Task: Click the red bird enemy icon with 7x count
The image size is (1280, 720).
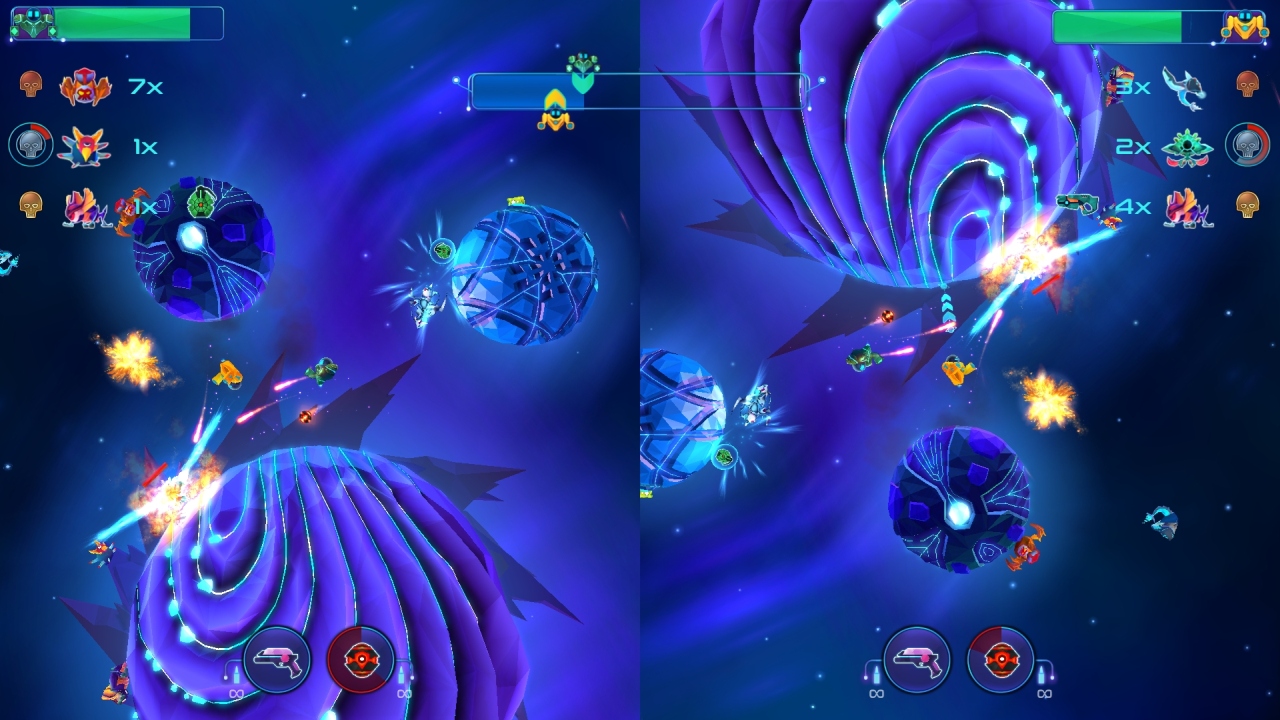Action: (x=85, y=88)
